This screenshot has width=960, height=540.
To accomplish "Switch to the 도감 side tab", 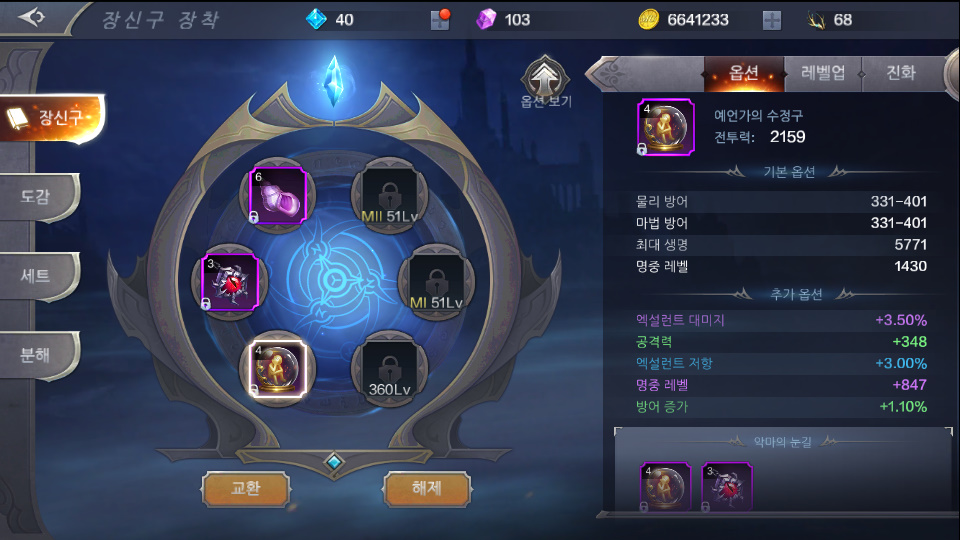I will pos(38,197).
